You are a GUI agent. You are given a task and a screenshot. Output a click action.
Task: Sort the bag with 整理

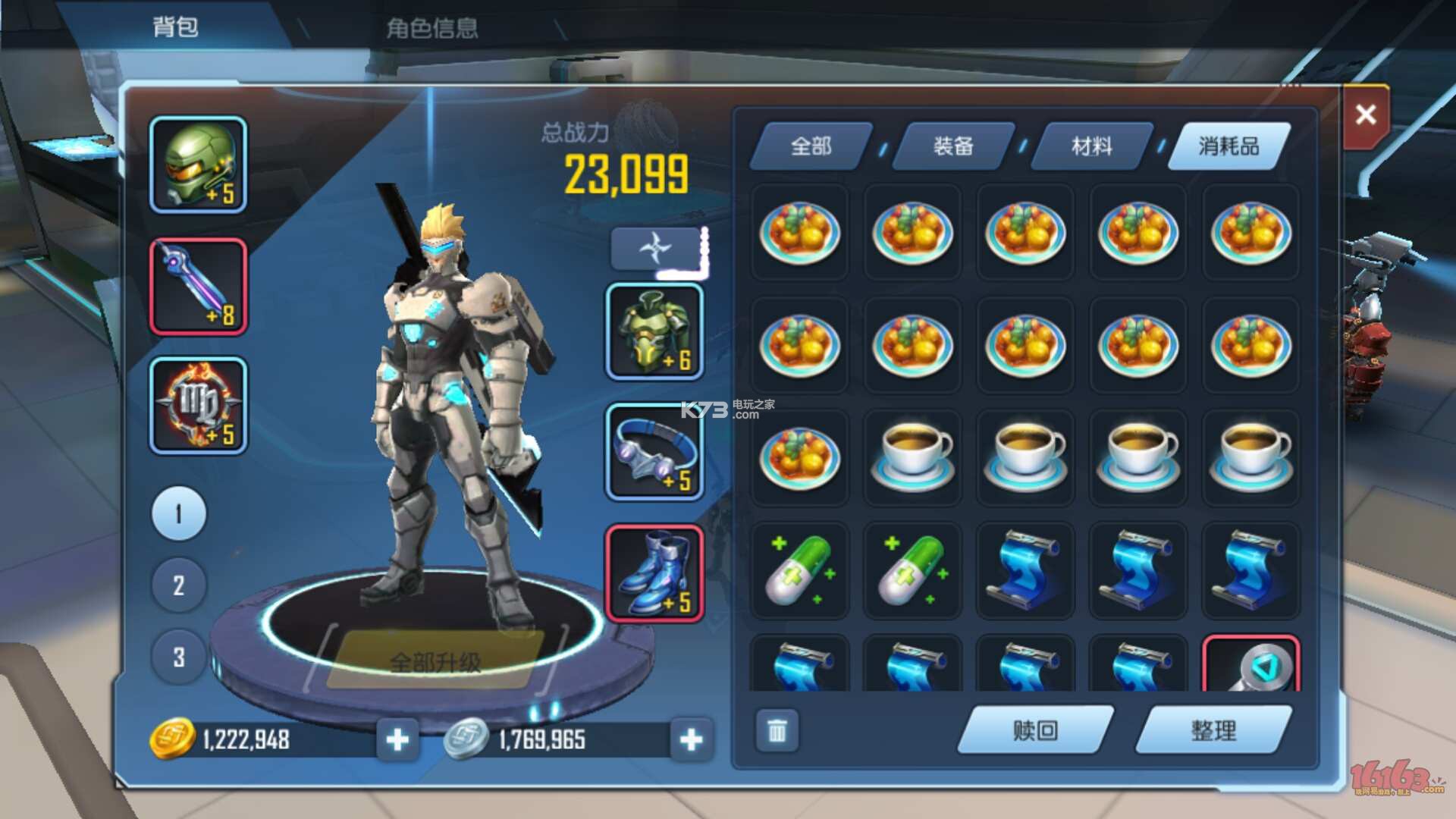pyautogui.click(x=1213, y=730)
